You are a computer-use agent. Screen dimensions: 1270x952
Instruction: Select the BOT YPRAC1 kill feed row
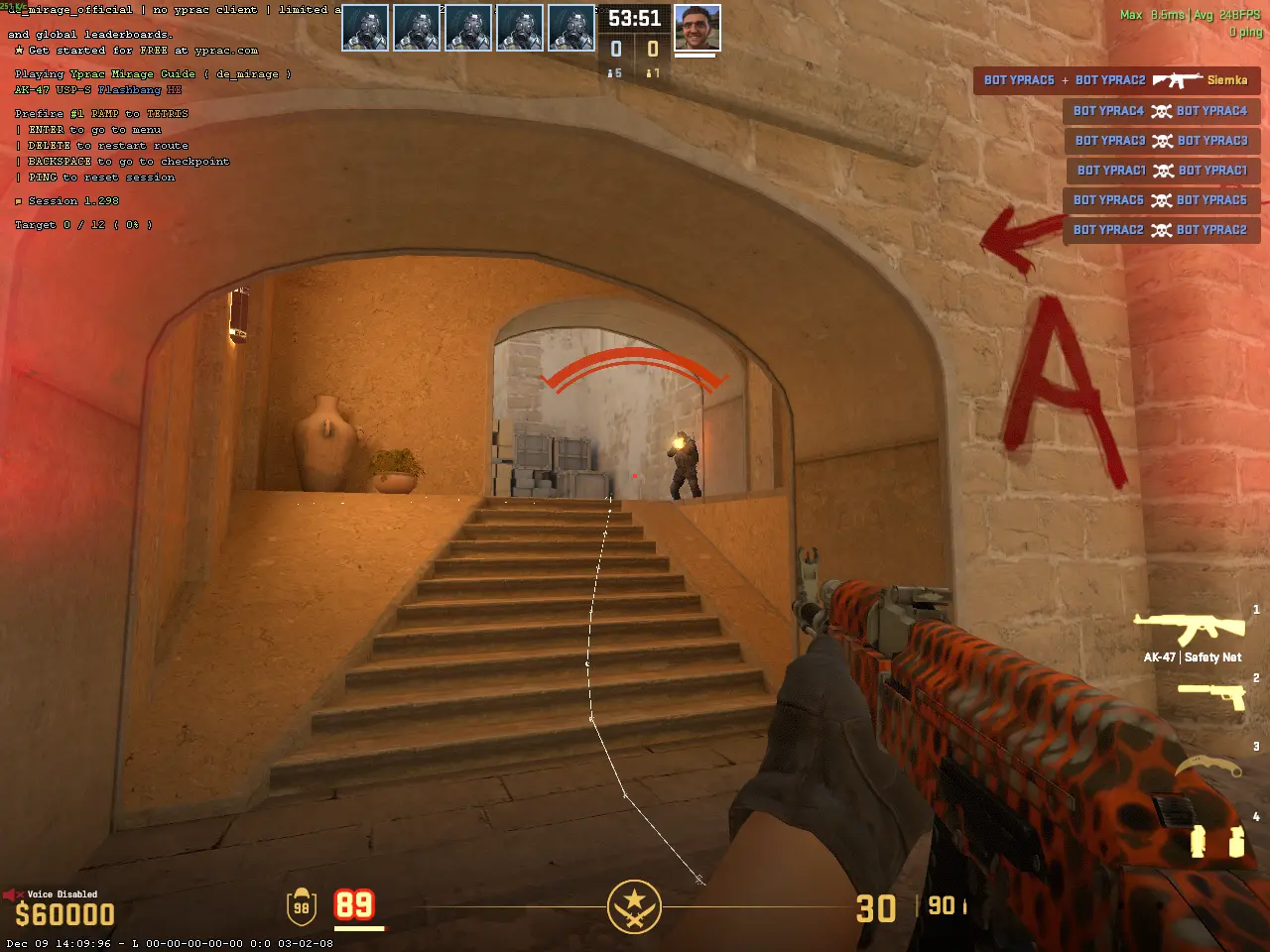click(x=1163, y=171)
